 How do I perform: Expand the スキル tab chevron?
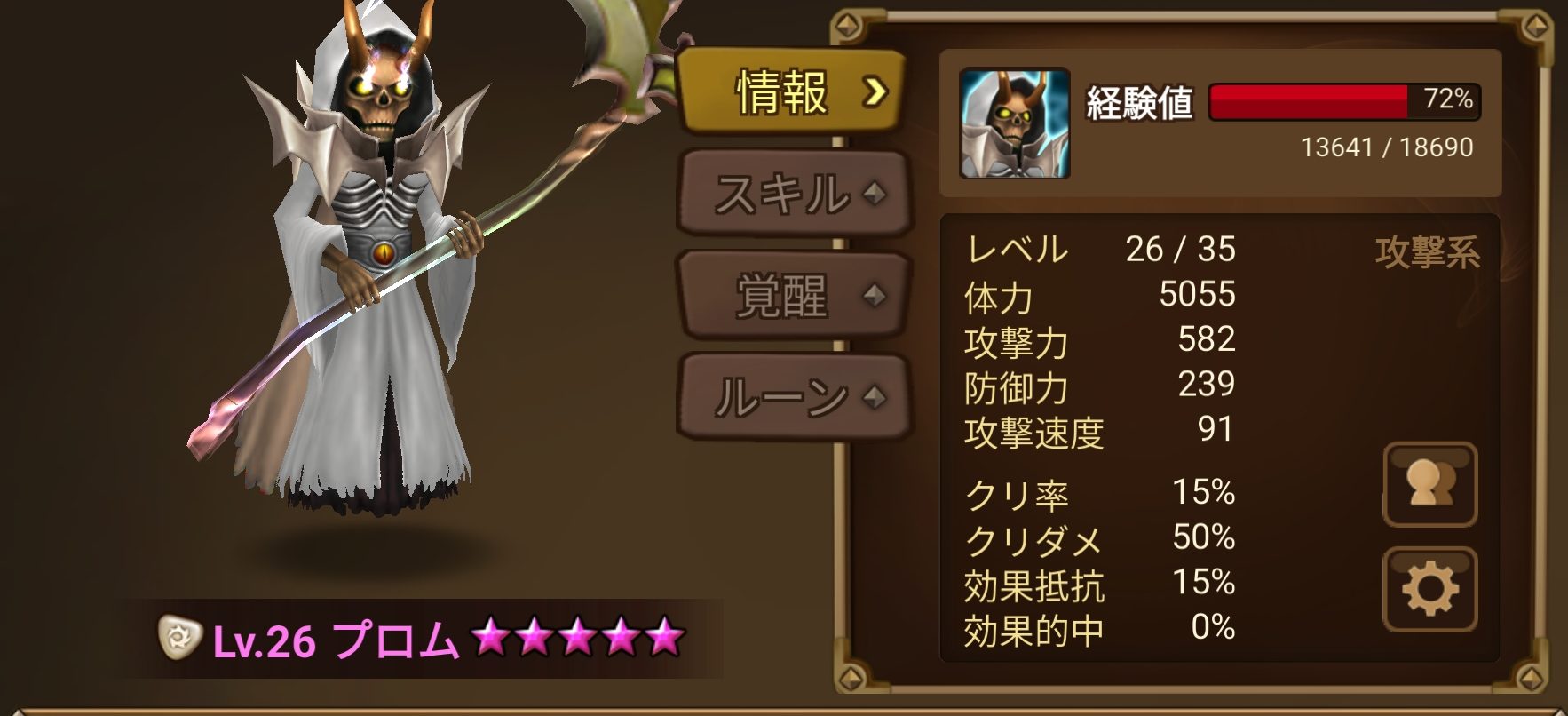874,190
